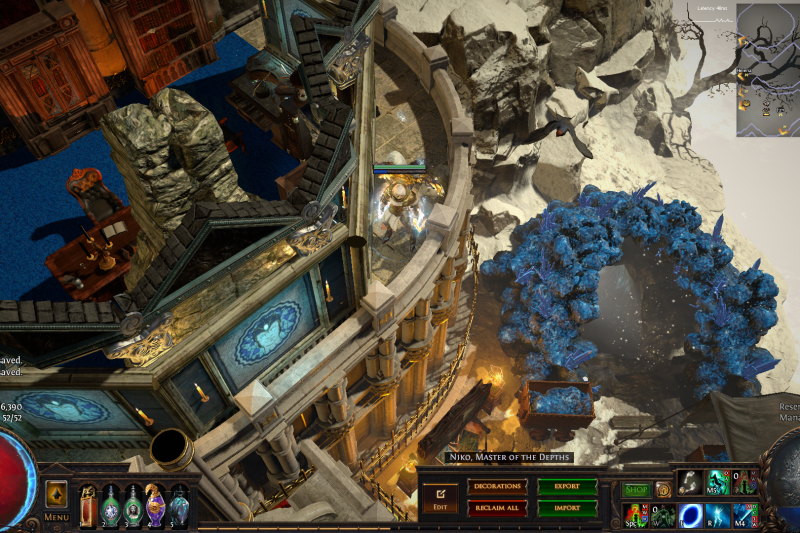
Task: Activate the lightning skill bound to R
Action: tap(718, 515)
